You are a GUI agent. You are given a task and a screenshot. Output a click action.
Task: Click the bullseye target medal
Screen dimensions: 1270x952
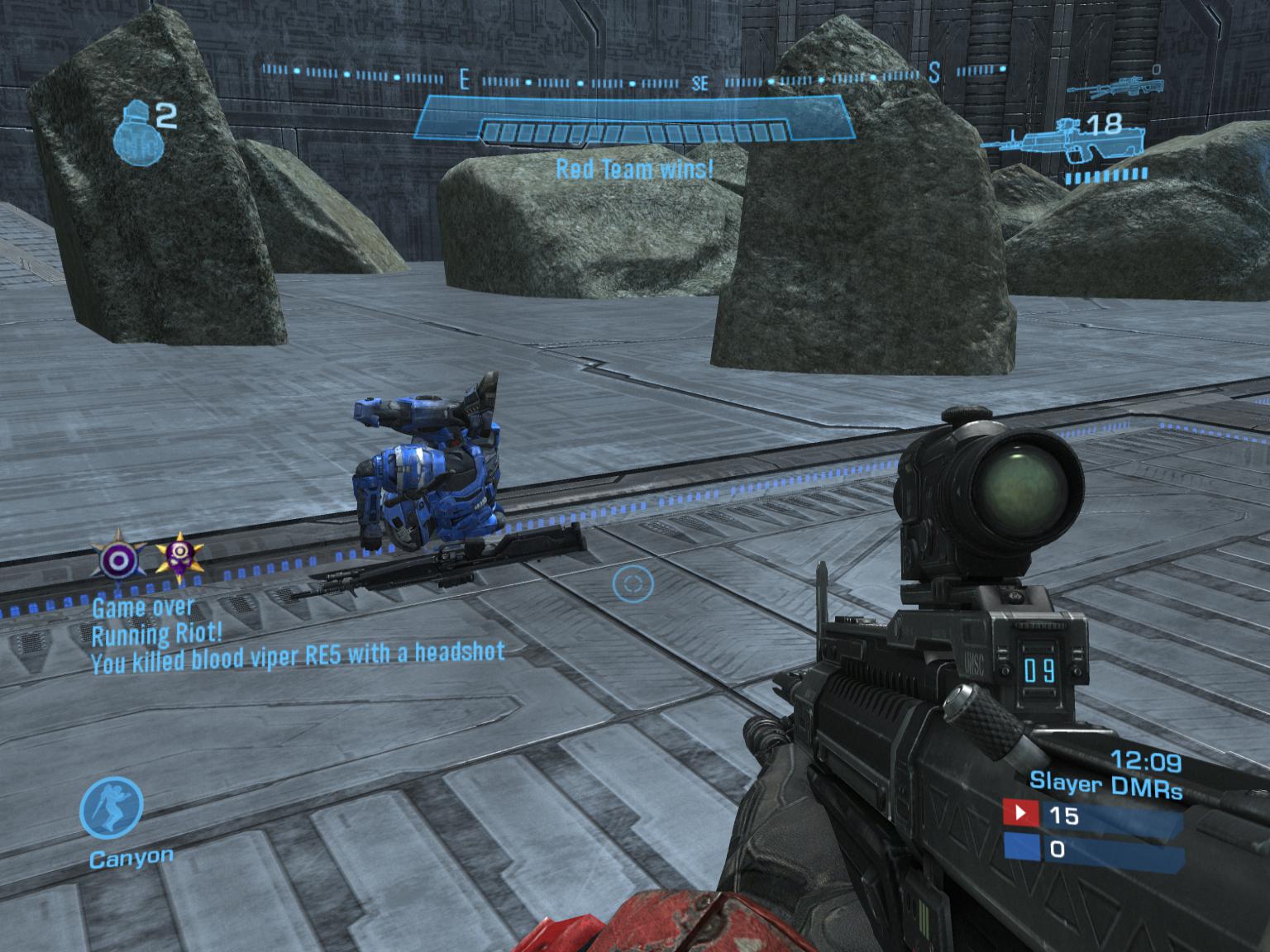coord(119,559)
